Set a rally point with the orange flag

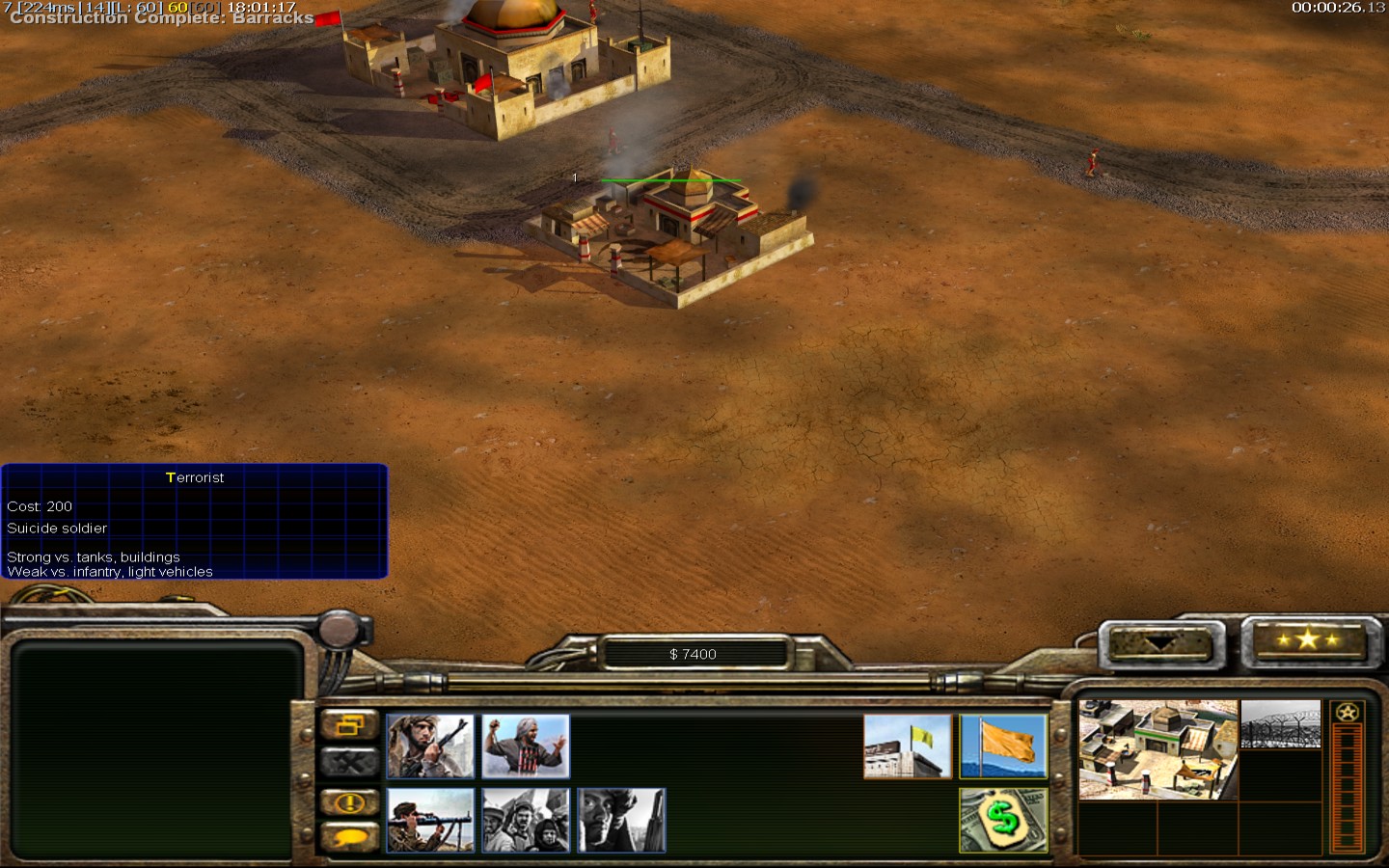coord(1003,746)
